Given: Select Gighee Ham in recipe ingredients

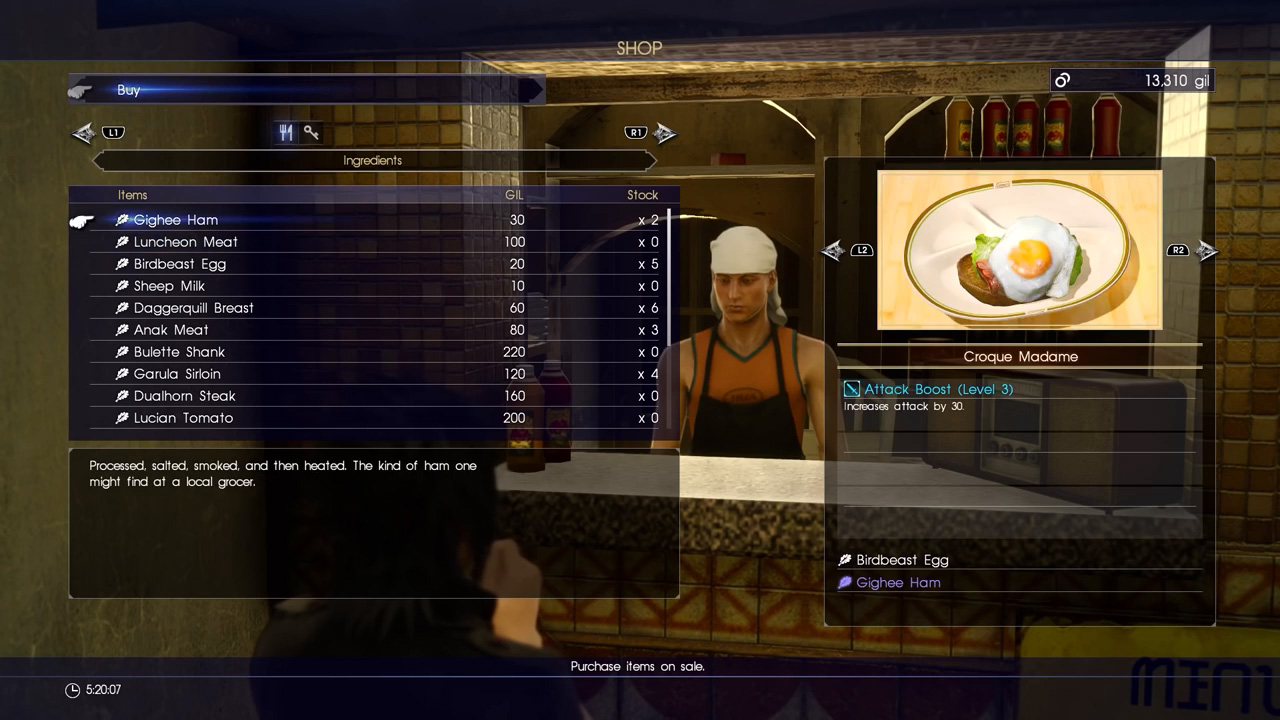Looking at the screenshot, I should 898,582.
